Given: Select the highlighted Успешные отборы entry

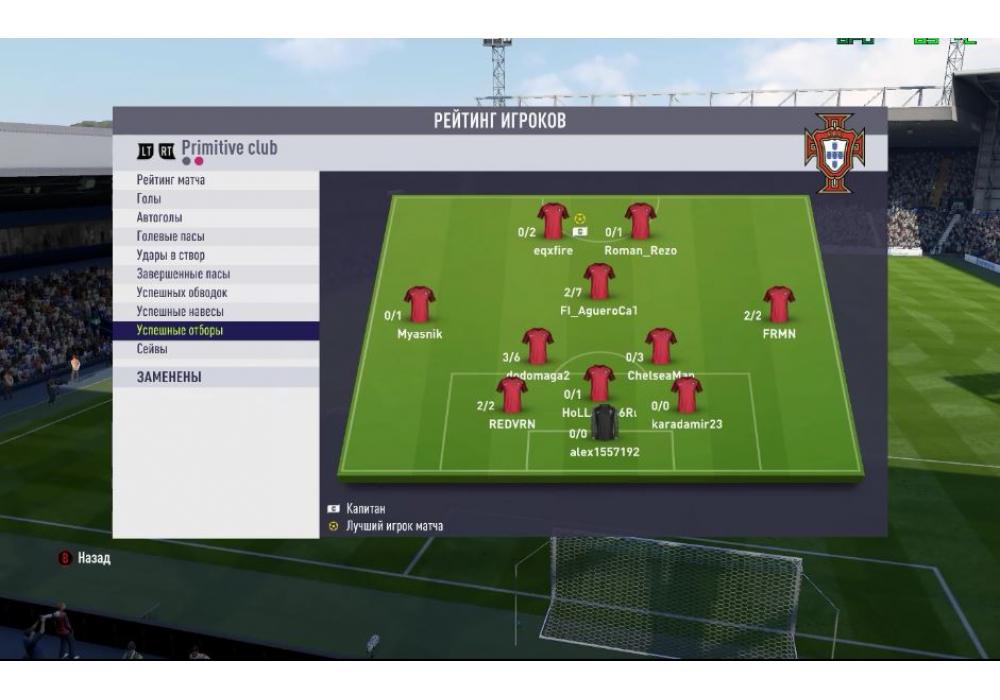Looking at the screenshot, I should coord(178,330).
